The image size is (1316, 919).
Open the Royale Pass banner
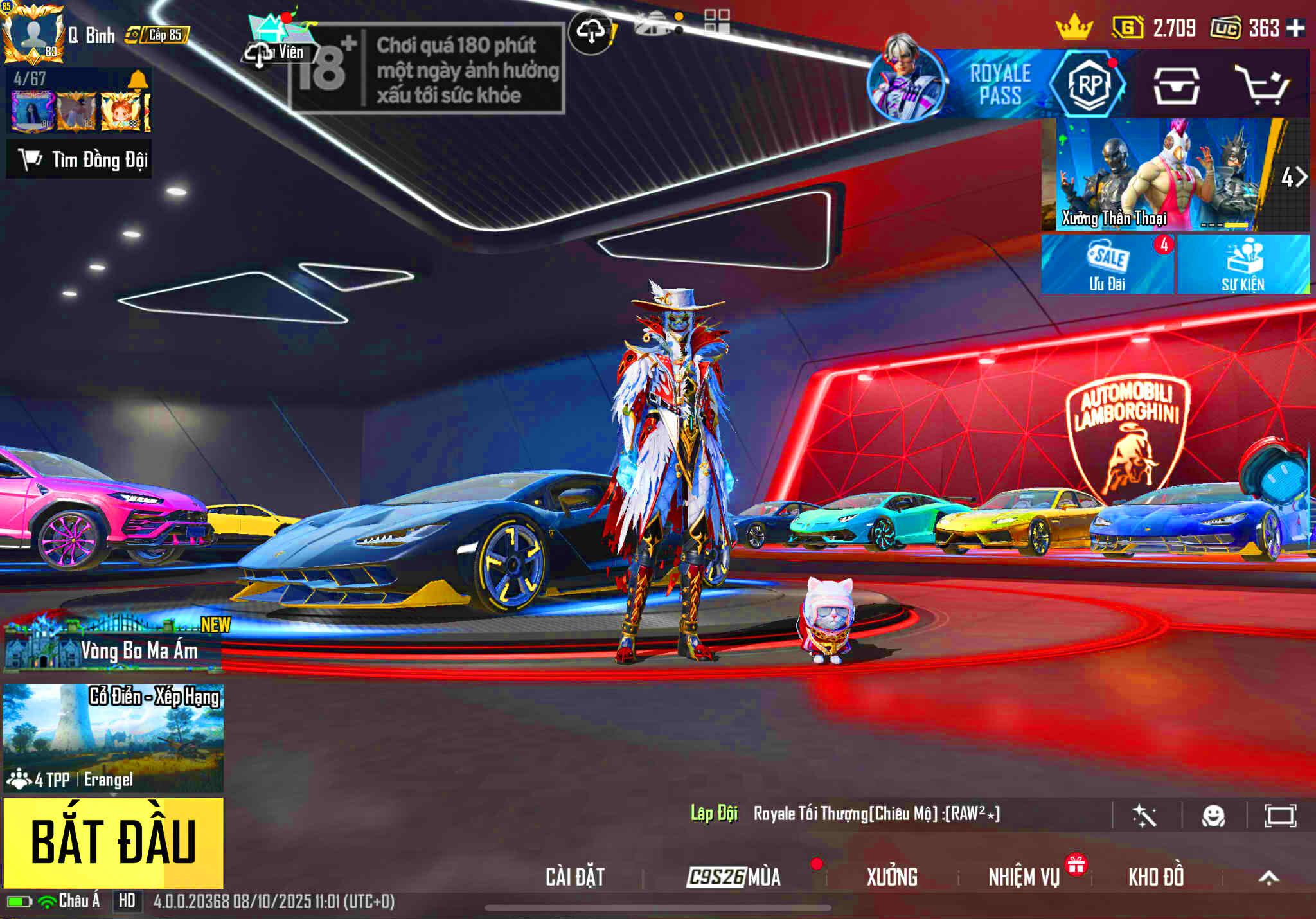click(x=999, y=84)
